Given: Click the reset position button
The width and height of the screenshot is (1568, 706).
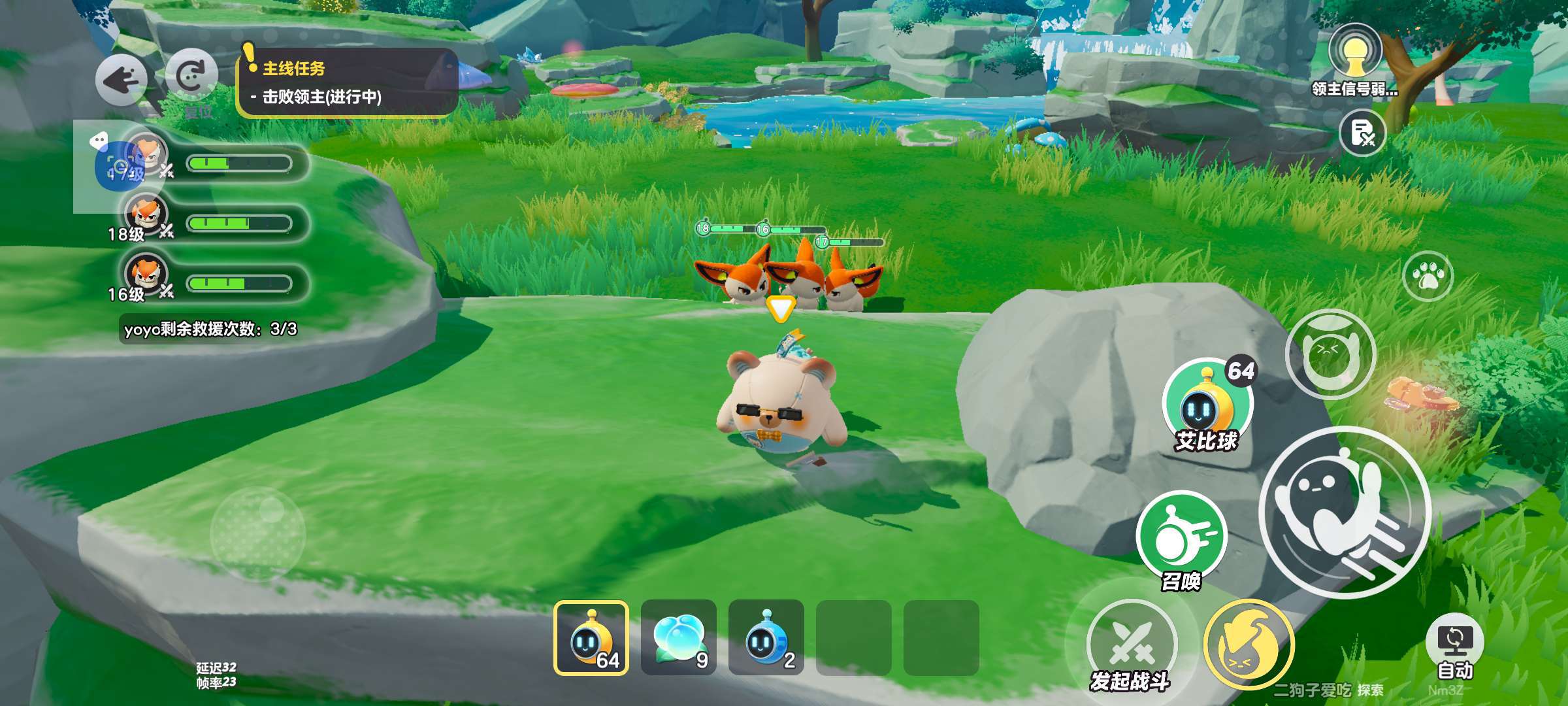Looking at the screenshot, I should pos(191,76).
